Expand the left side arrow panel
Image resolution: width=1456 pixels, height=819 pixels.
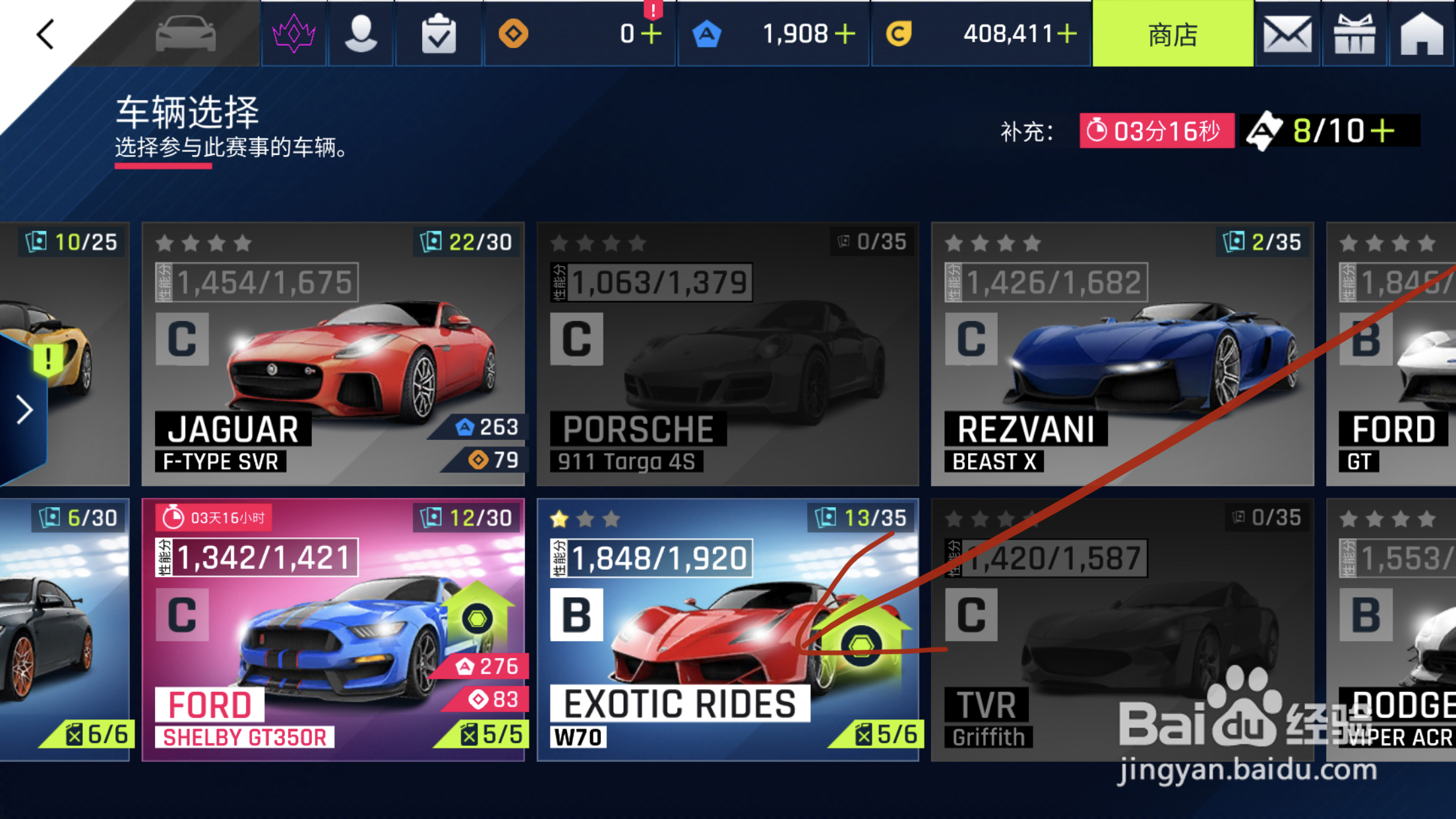click(24, 410)
